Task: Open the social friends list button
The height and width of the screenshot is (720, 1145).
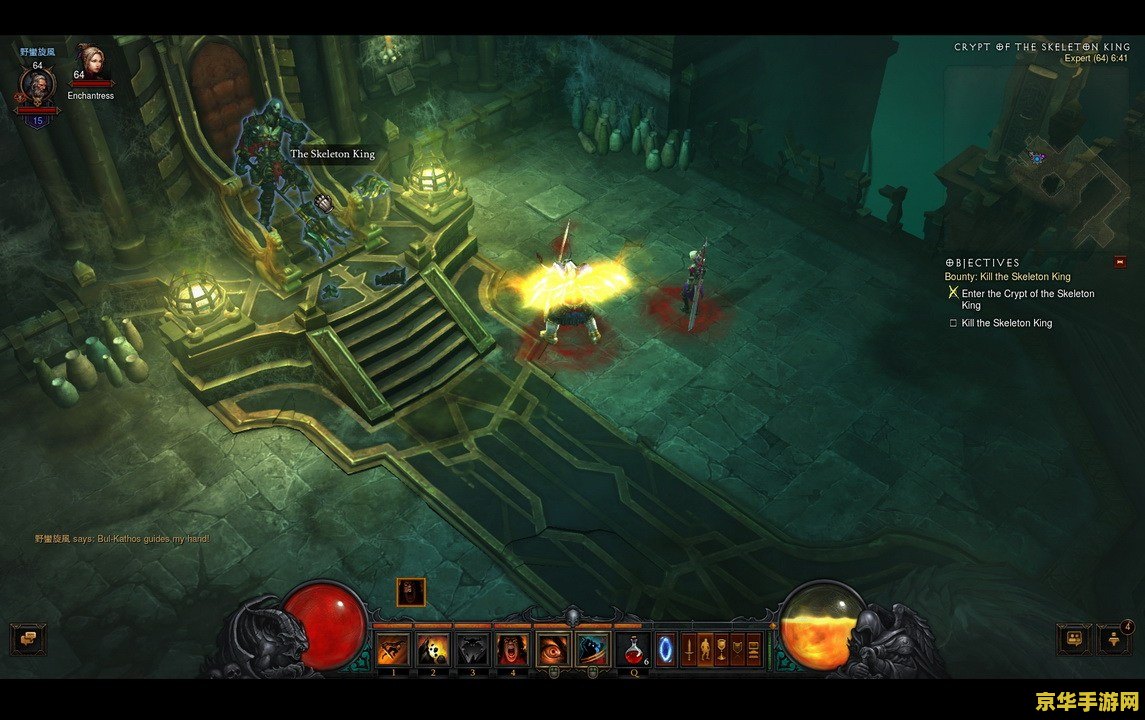Action: (x=1073, y=638)
